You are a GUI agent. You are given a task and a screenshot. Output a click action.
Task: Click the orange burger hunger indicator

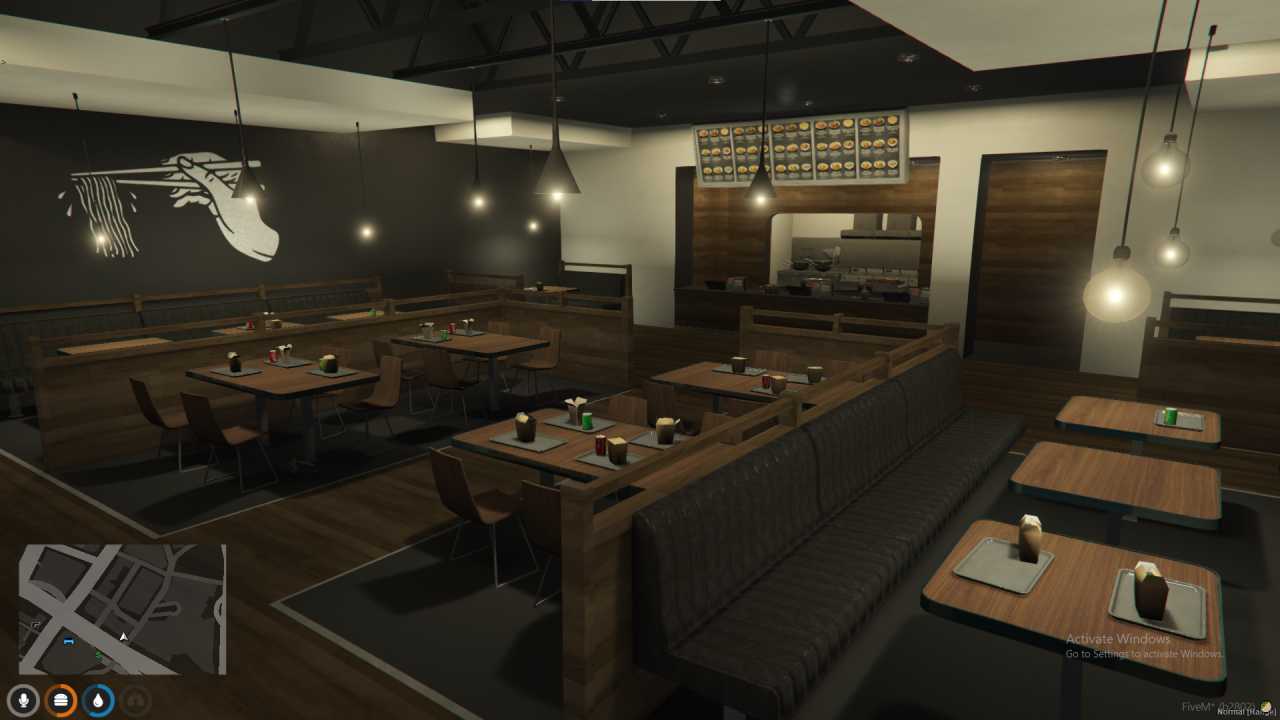[60, 700]
